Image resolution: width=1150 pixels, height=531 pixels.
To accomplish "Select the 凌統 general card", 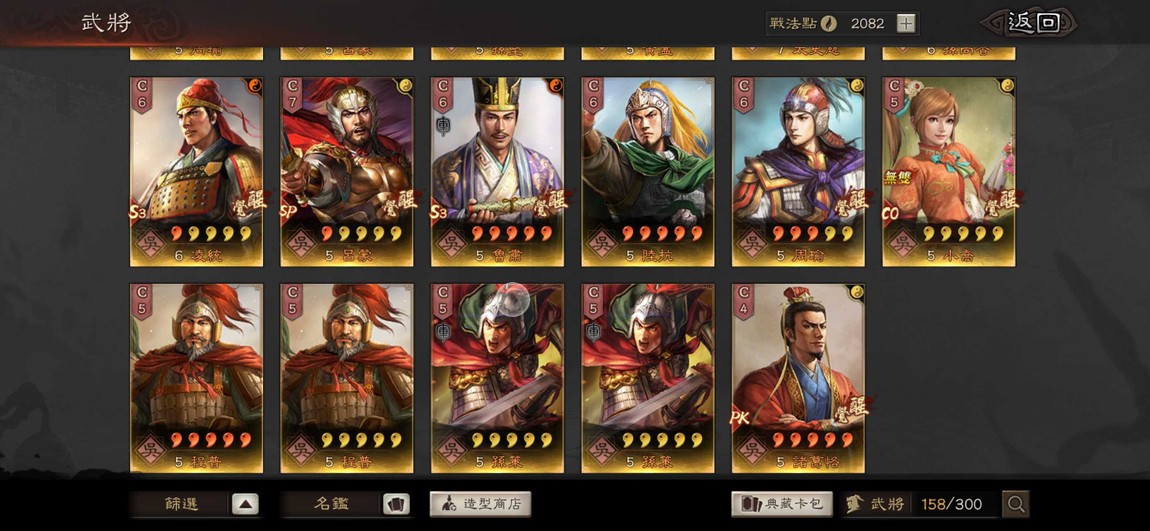I will [197, 171].
